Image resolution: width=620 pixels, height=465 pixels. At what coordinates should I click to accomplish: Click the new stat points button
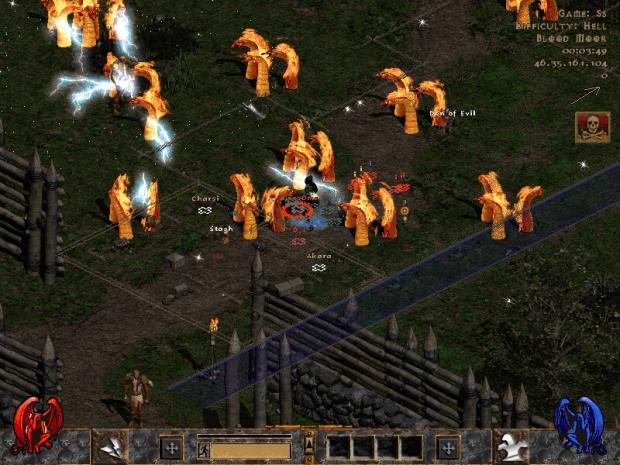click(171, 447)
